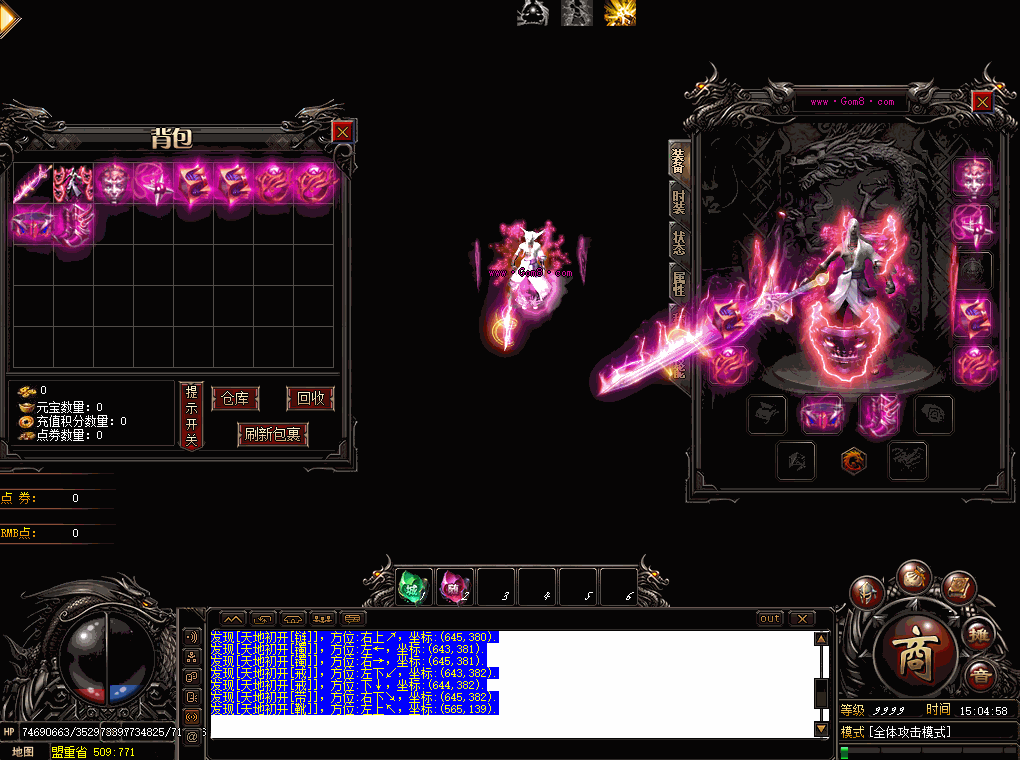This screenshot has width=1020, height=760.
Task: Pick the belt item in the backpack
Action: pyautogui.click(x=33, y=223)
